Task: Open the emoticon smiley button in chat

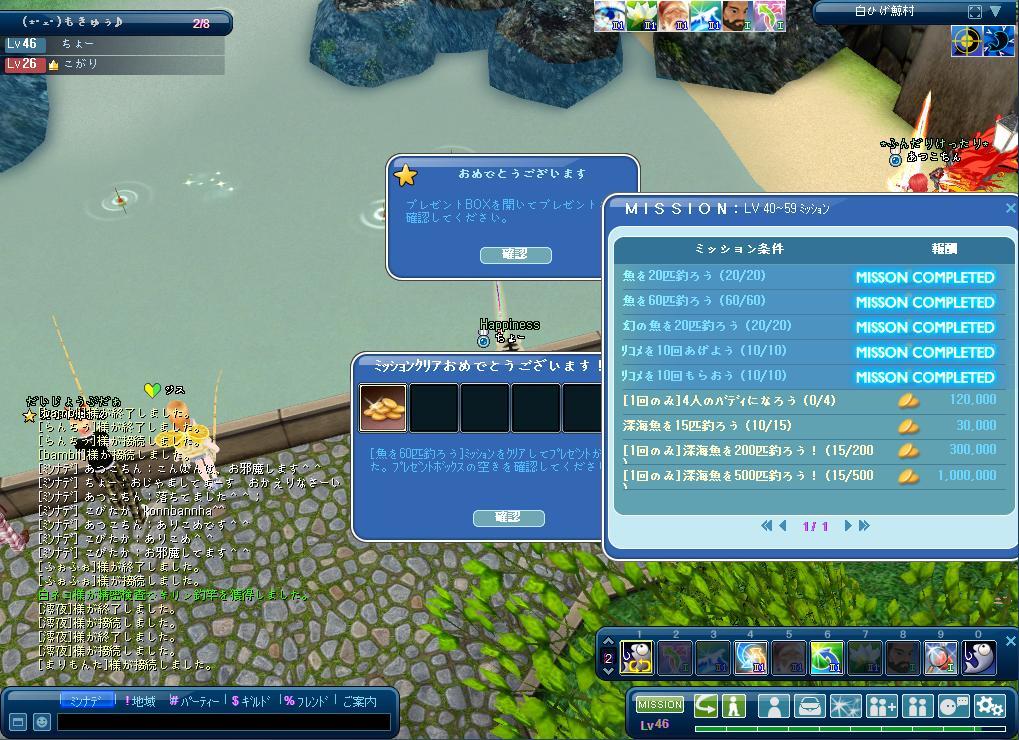Action: (x=41, y=721)
